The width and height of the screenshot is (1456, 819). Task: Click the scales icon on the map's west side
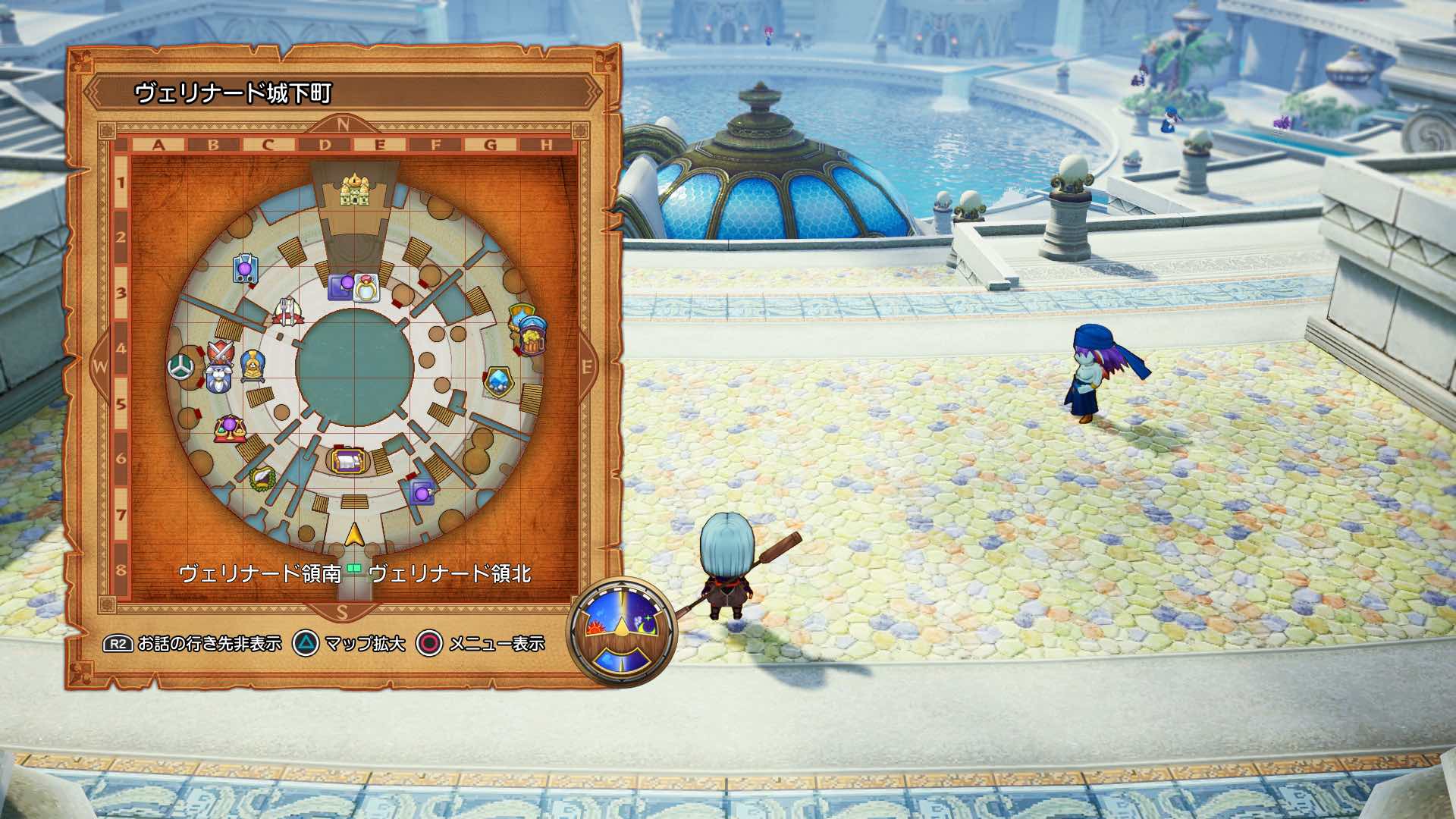point(229,428)
